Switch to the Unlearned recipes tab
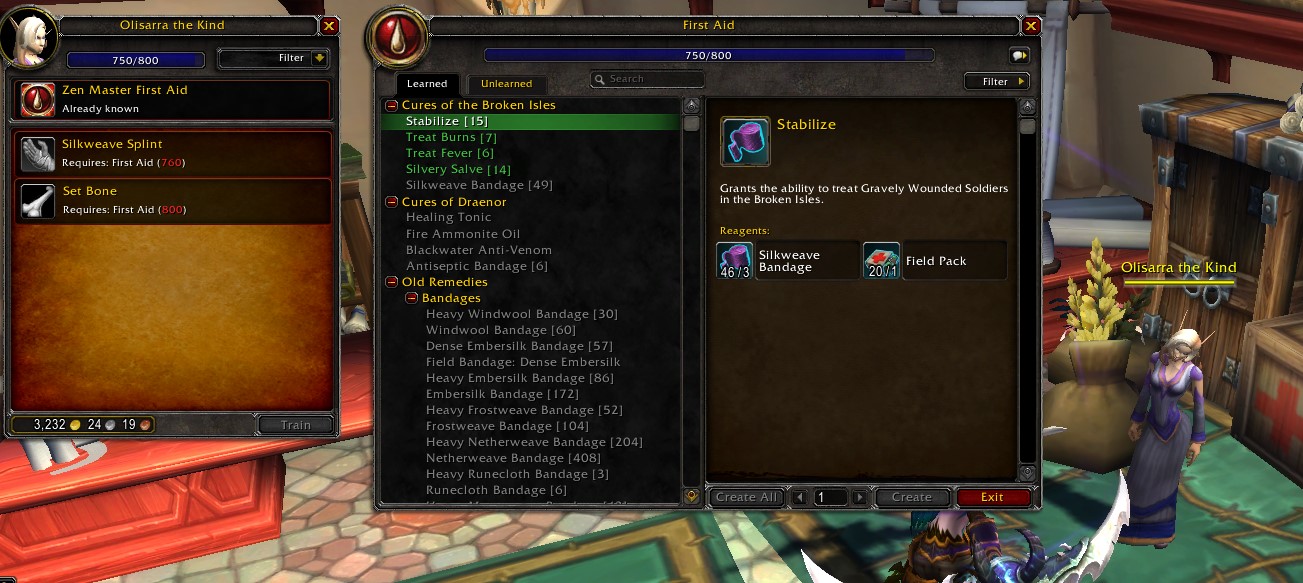Screen dimensions: 1303x583 coord(506,84)
